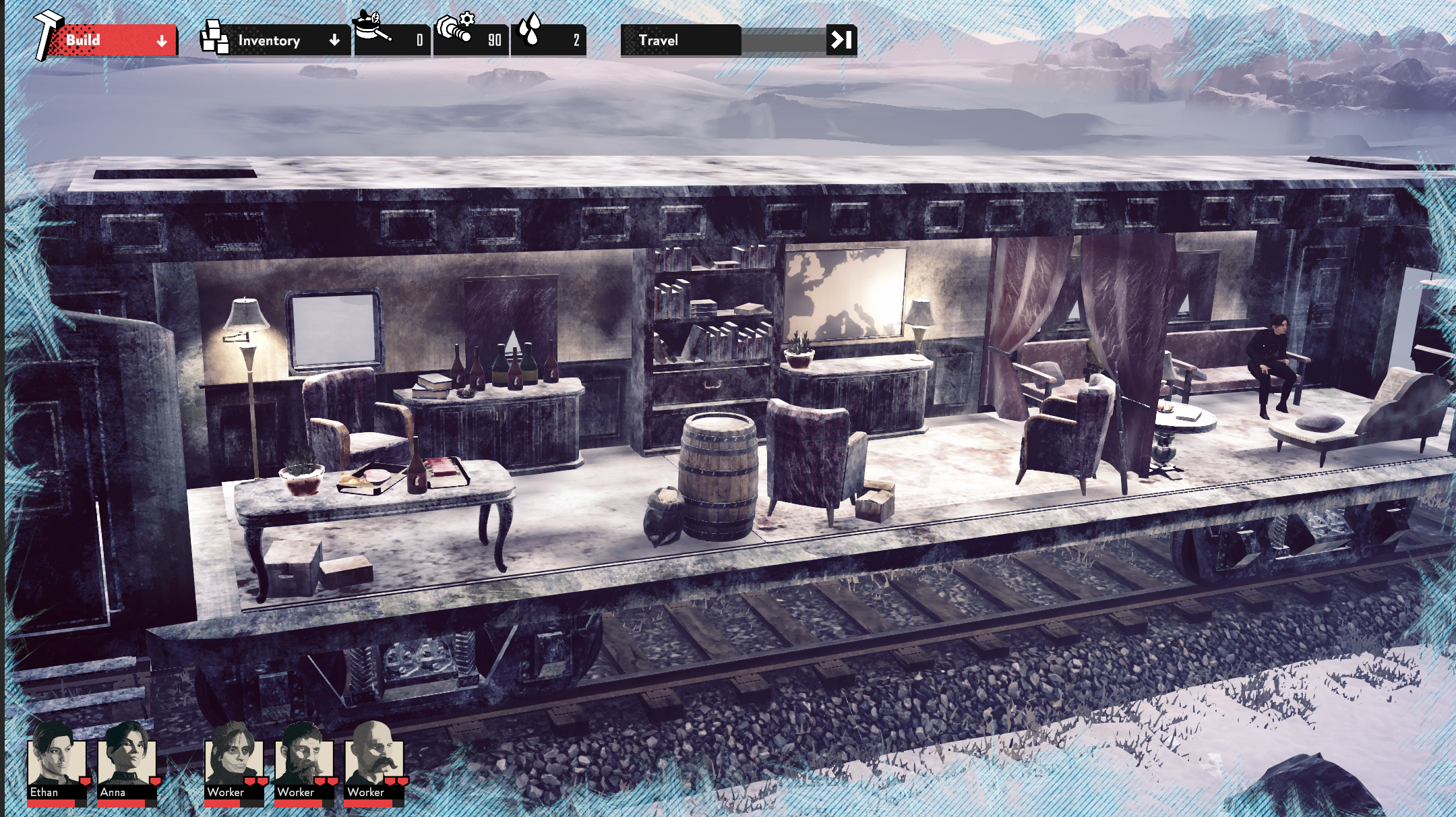Expand the Inventory dropdown
This screenshot has height=817, width=1456.
[283, 40]
